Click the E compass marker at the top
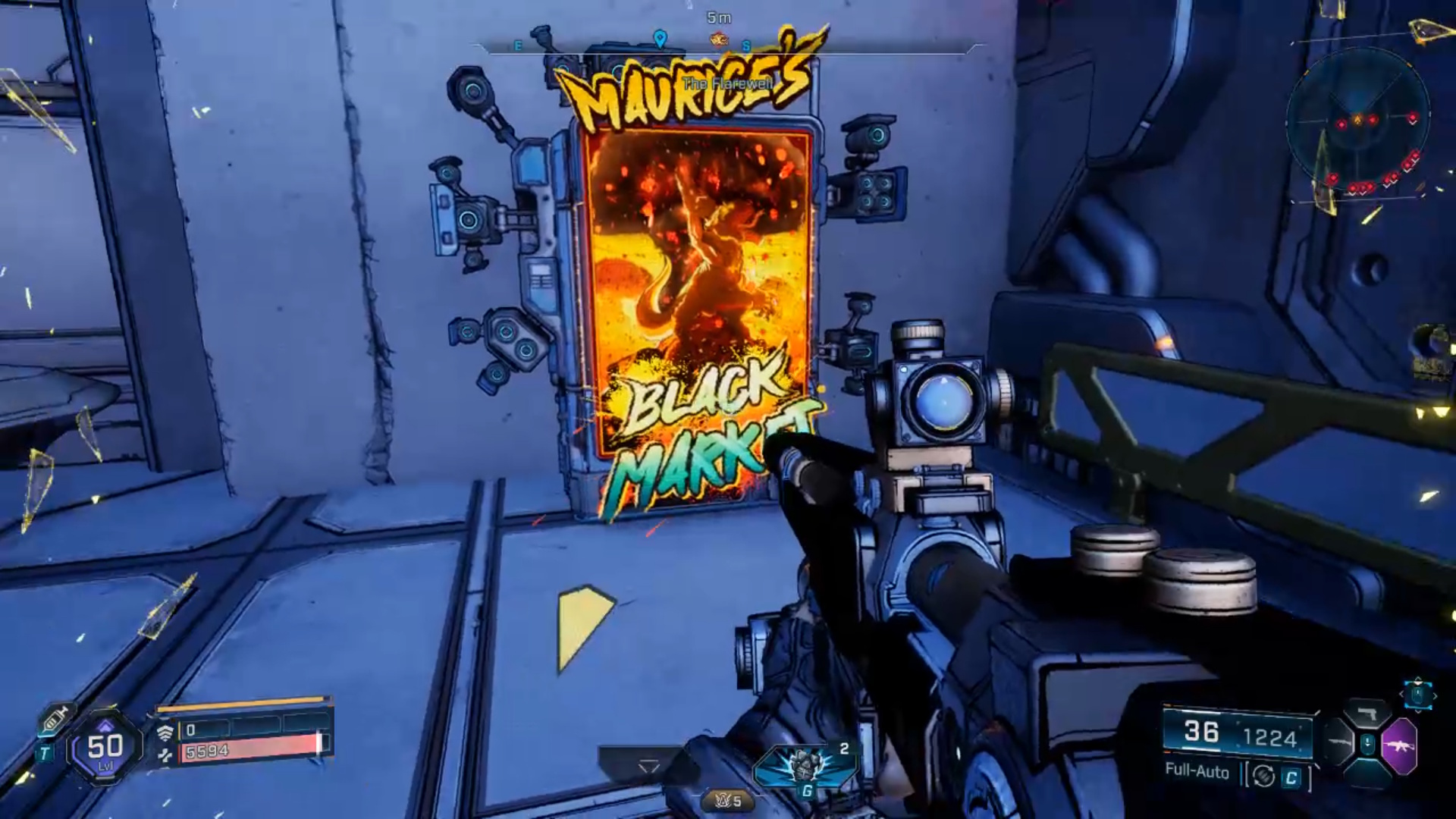This screenshot has height=819, width=1456. point(518,45)
